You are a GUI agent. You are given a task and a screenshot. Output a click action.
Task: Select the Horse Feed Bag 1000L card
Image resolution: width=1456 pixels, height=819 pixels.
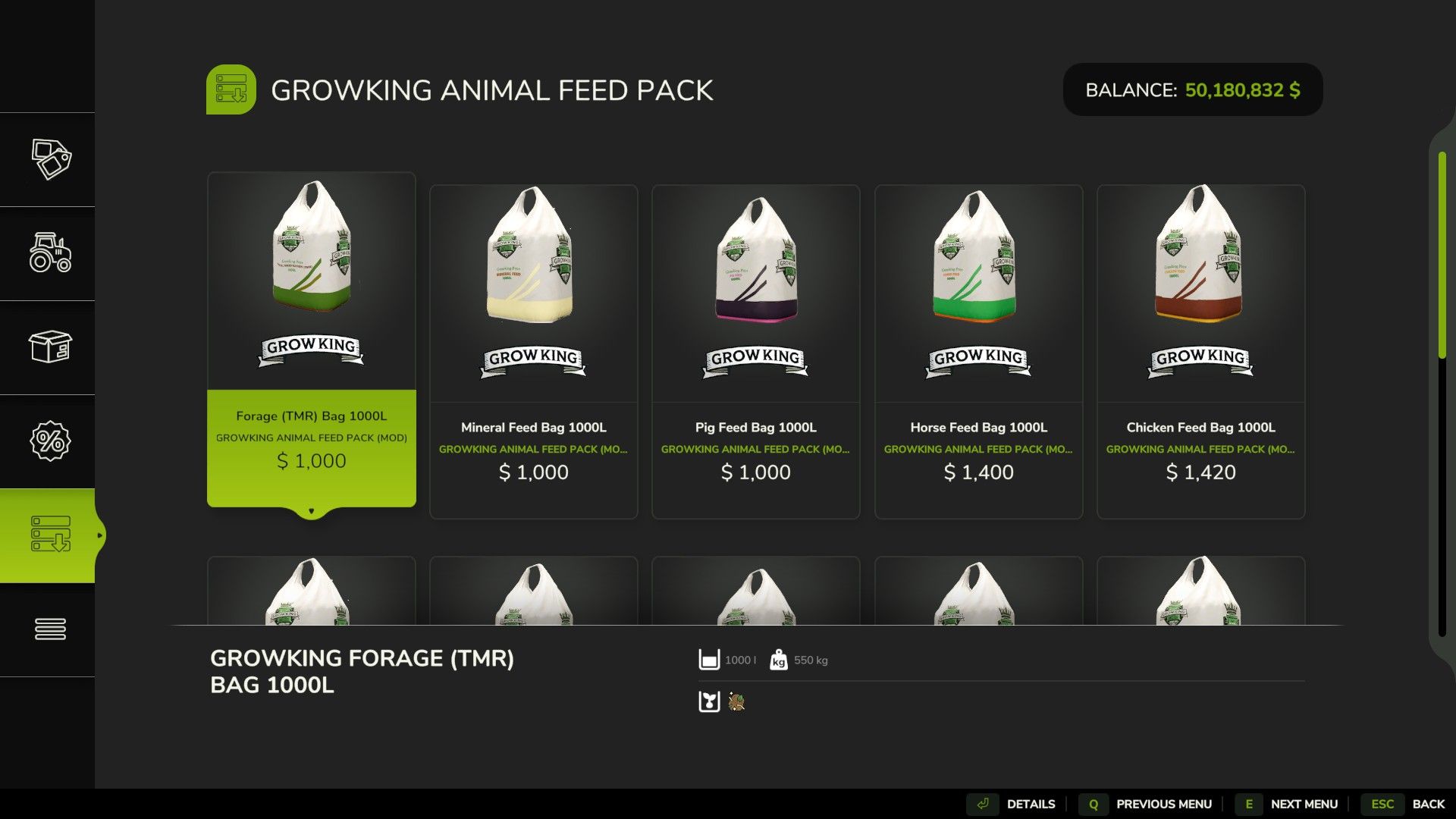coord(978,353)
